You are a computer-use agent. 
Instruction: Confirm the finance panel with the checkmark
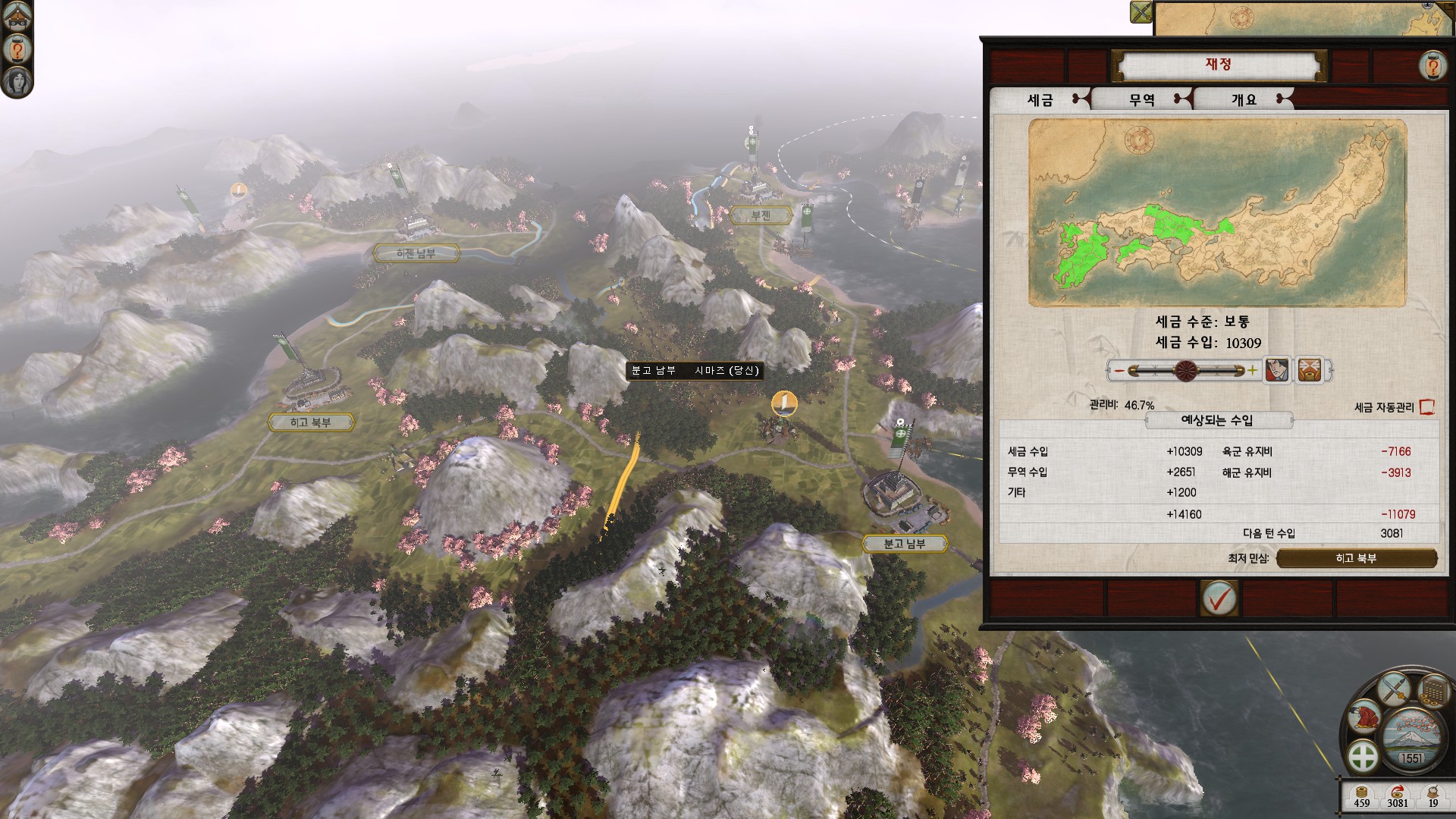tap(1219, 599)
